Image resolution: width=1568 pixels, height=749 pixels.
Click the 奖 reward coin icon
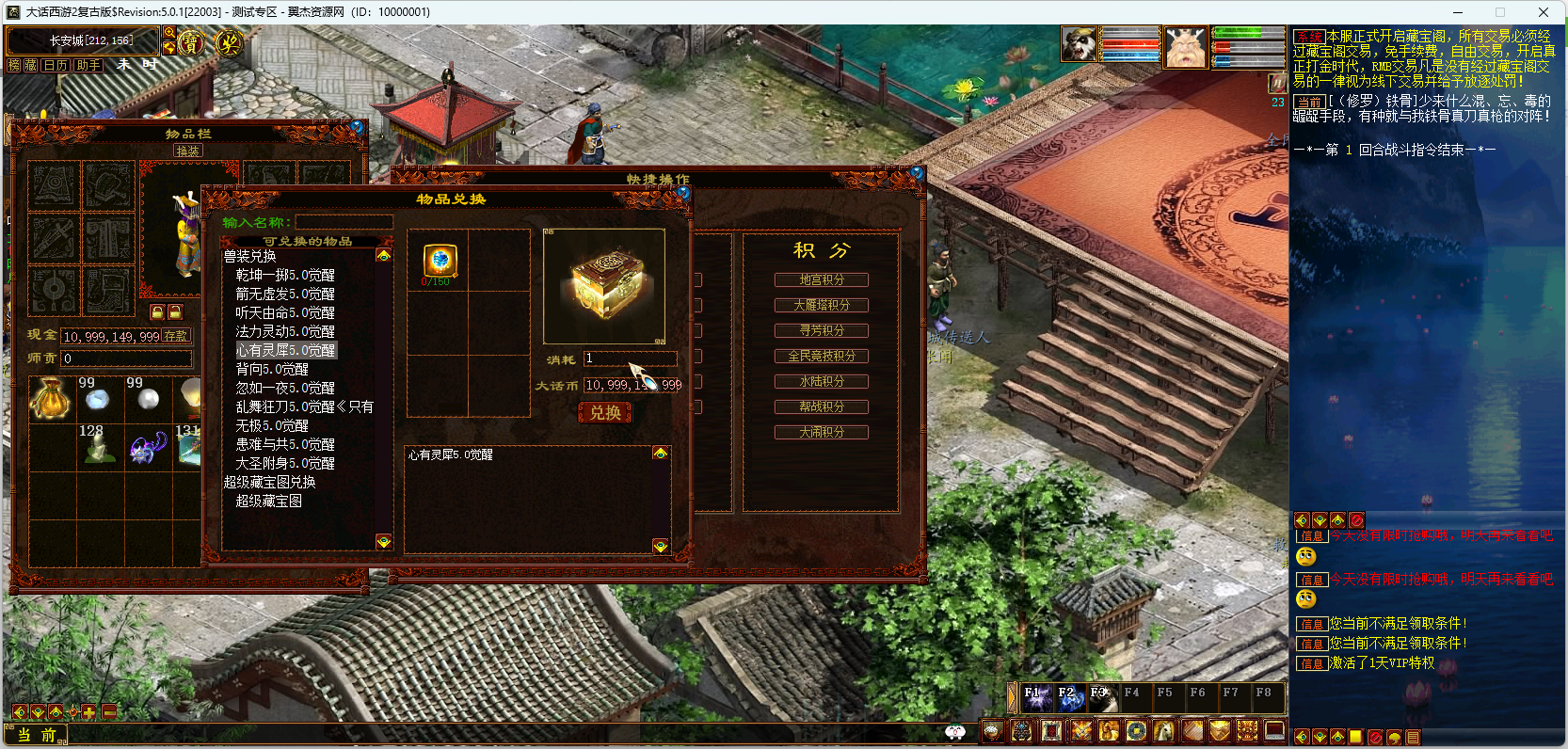[229, 42]
